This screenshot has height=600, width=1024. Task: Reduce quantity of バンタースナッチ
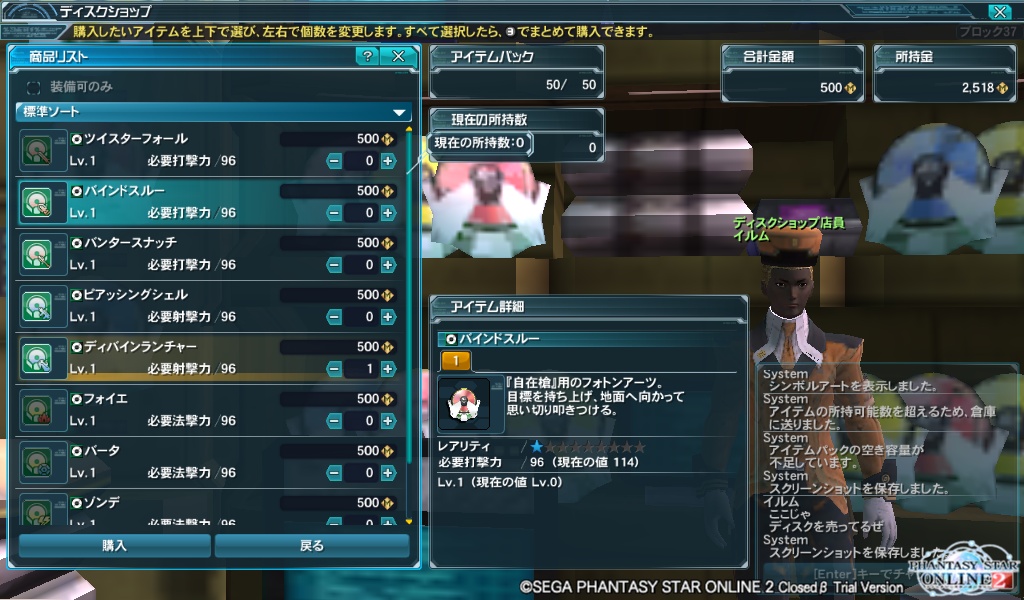pyautogui.click(x=334, y=264)
